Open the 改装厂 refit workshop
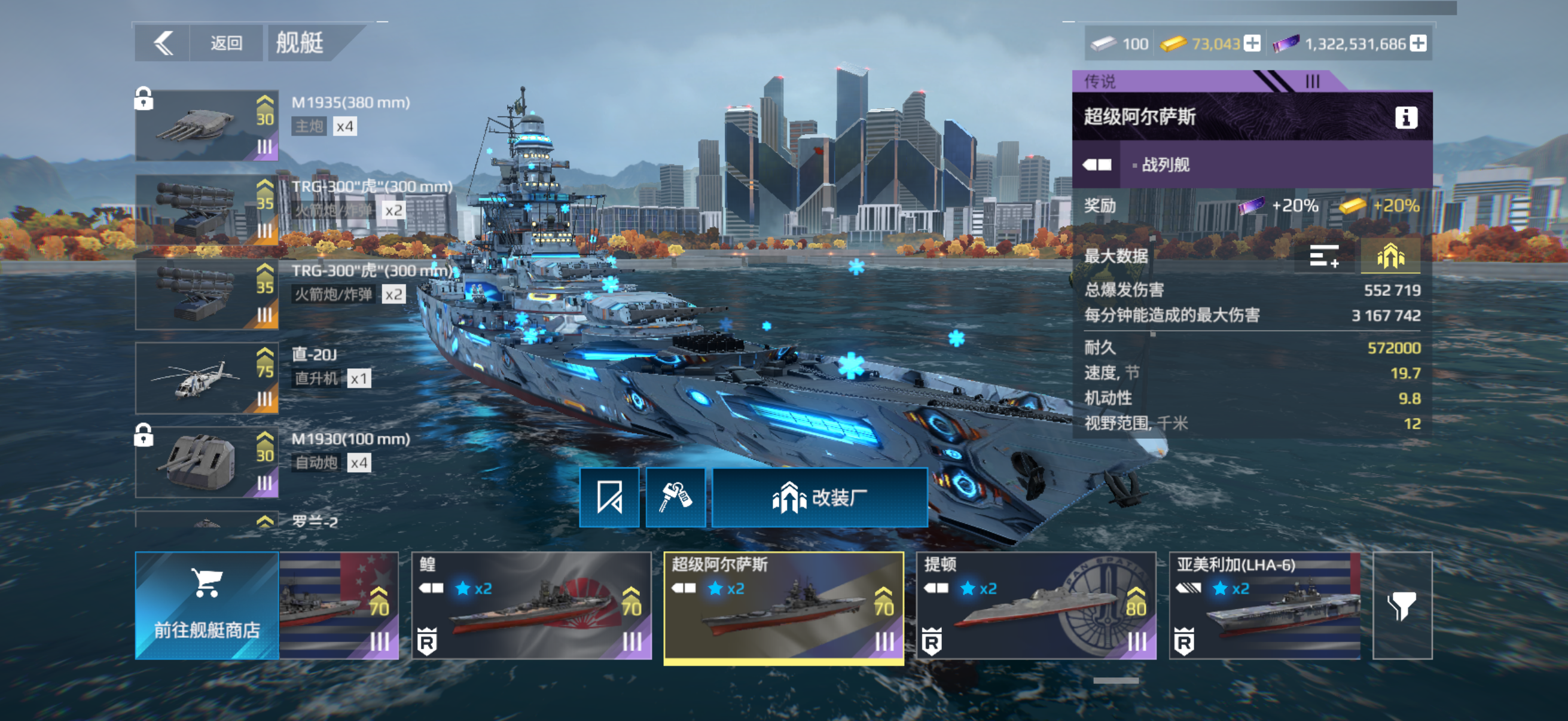 (819, 497)
